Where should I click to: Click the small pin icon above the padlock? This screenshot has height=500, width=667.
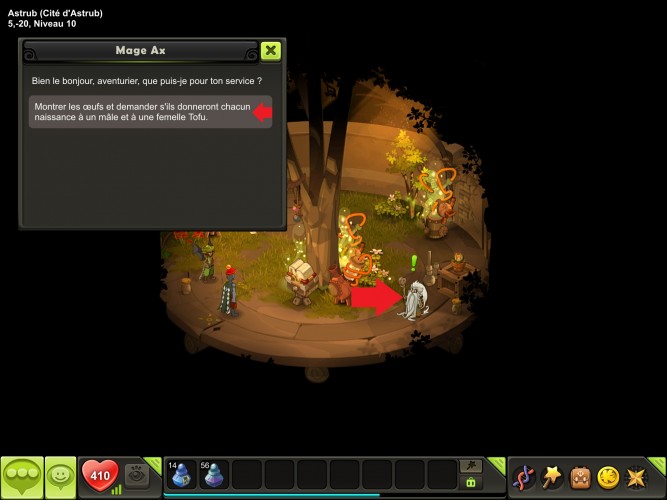(469, 466)
